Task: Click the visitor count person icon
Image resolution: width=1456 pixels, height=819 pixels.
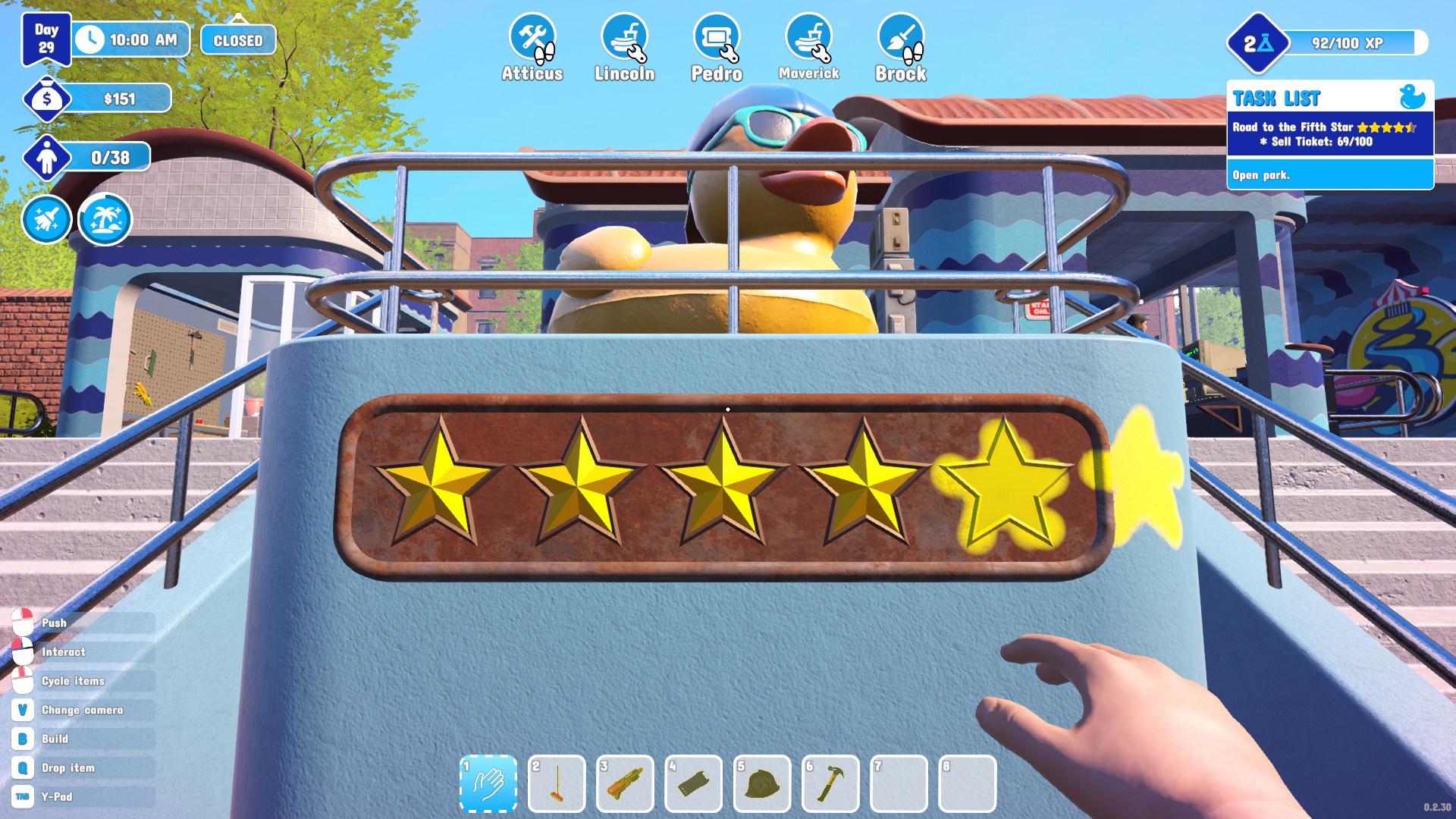Action: pos(47,158)
